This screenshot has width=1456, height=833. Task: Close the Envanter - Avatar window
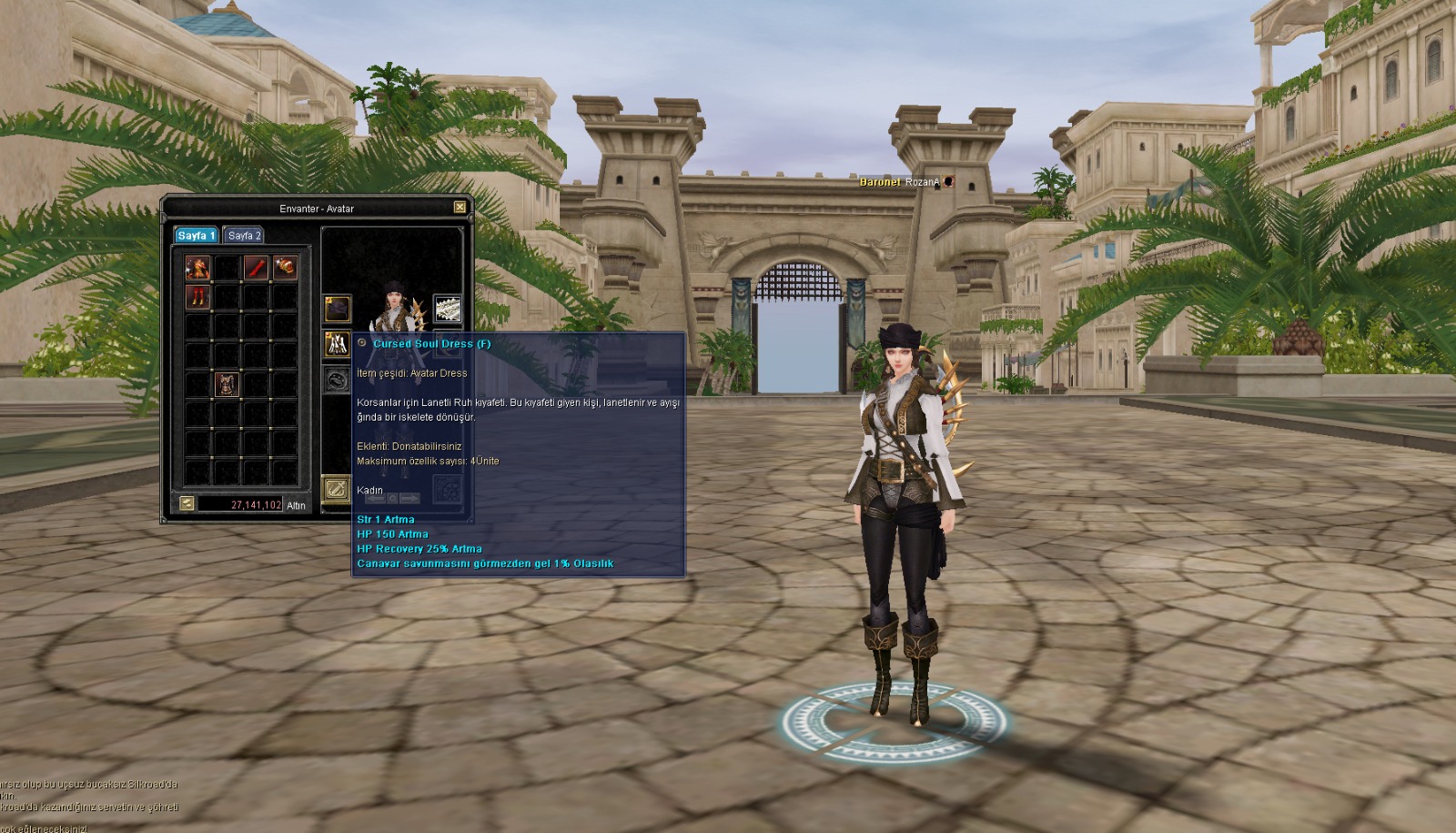(x=460, y=208)
